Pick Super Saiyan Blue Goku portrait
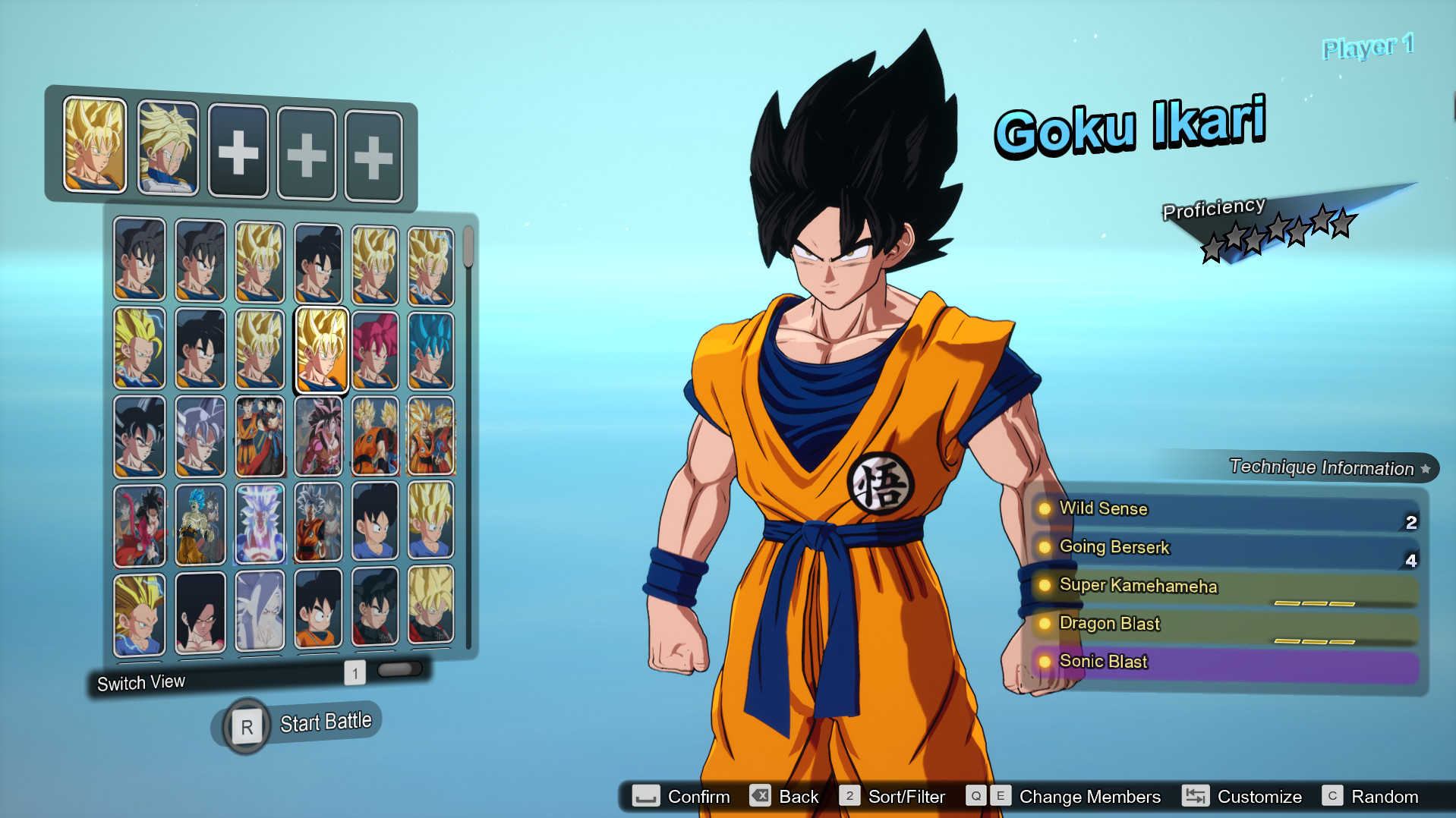Viewport: 1456px width, 818px height. point(430,348)
